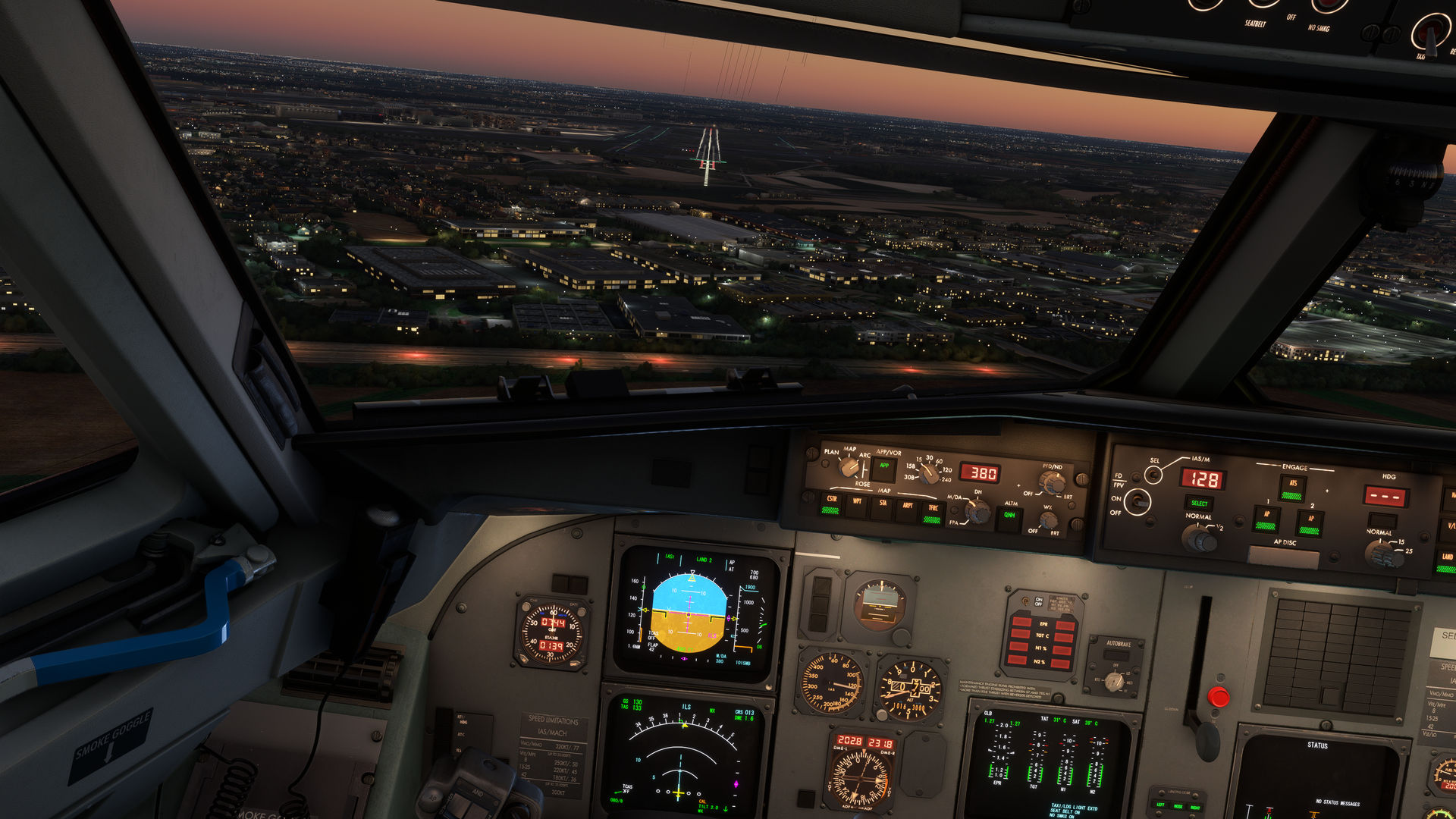The image size is (1456, 819).
Task: Toggle autopilot 2 AP engage button
Action: tap(1310, 524)
